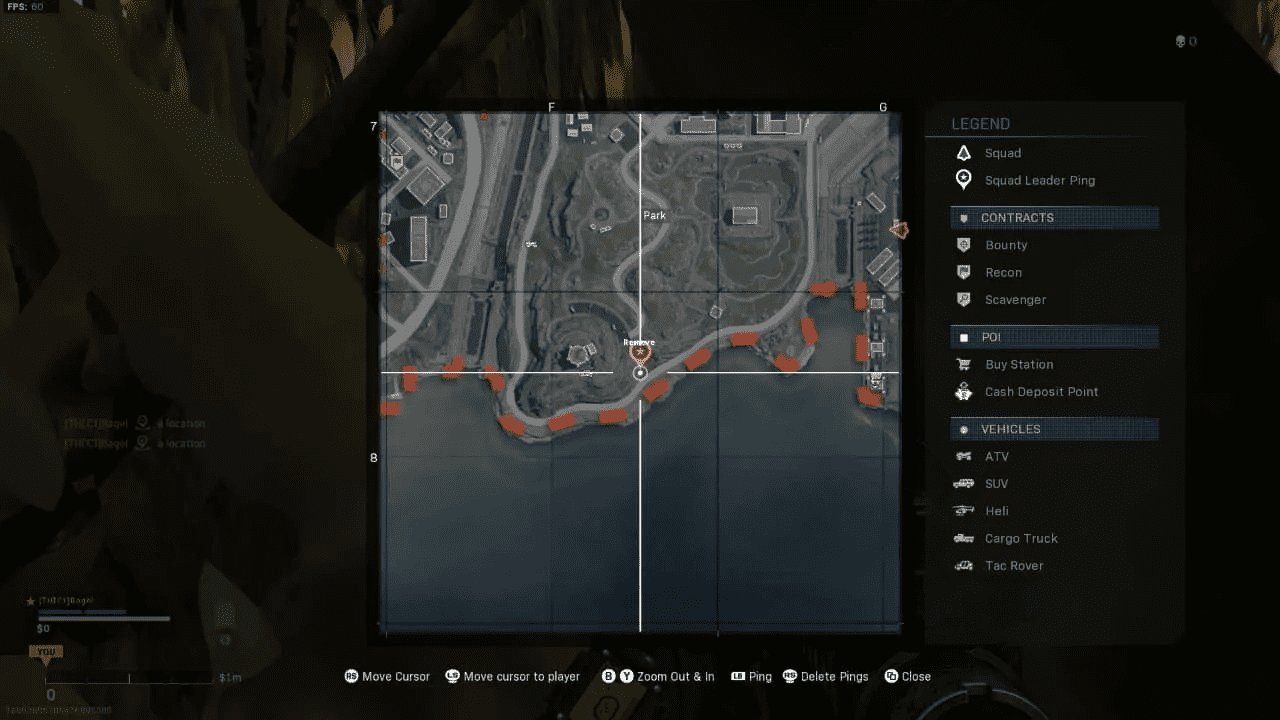This screenshot has height=720, width=1280.
Task: Collapse the CONTRACTS legend section
Action: [1054, 217]
